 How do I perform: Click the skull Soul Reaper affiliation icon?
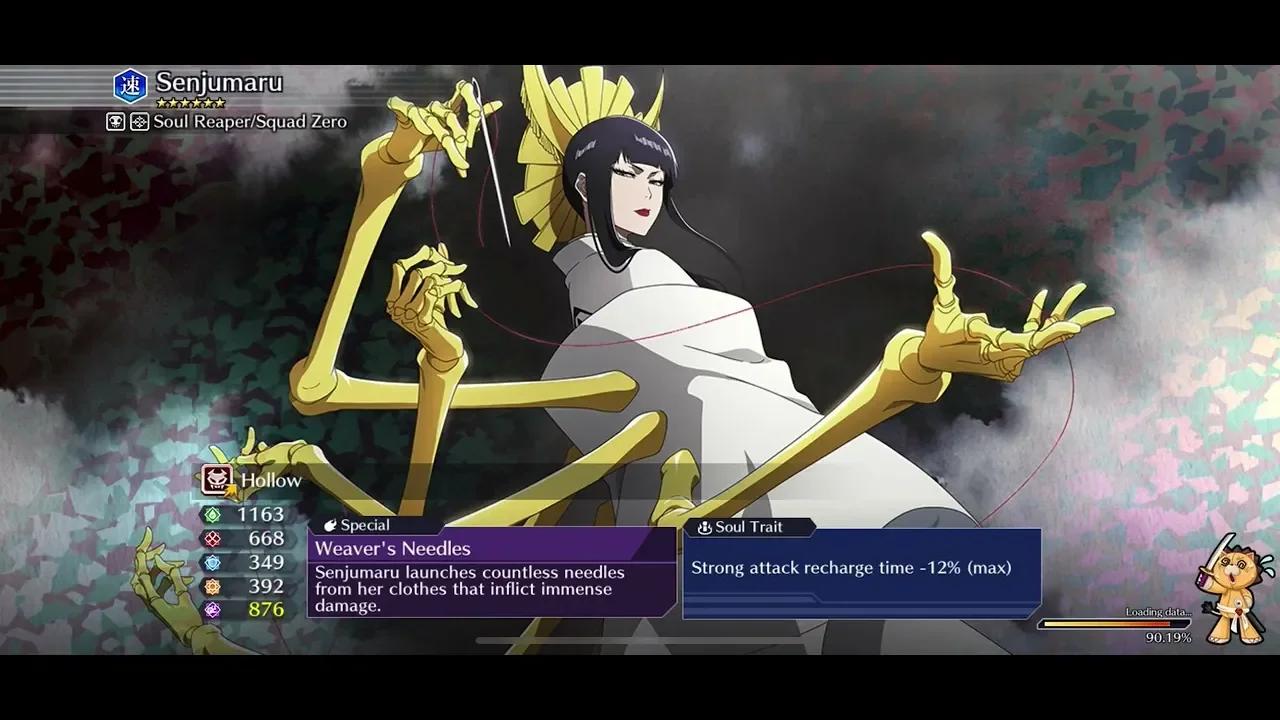114,121
